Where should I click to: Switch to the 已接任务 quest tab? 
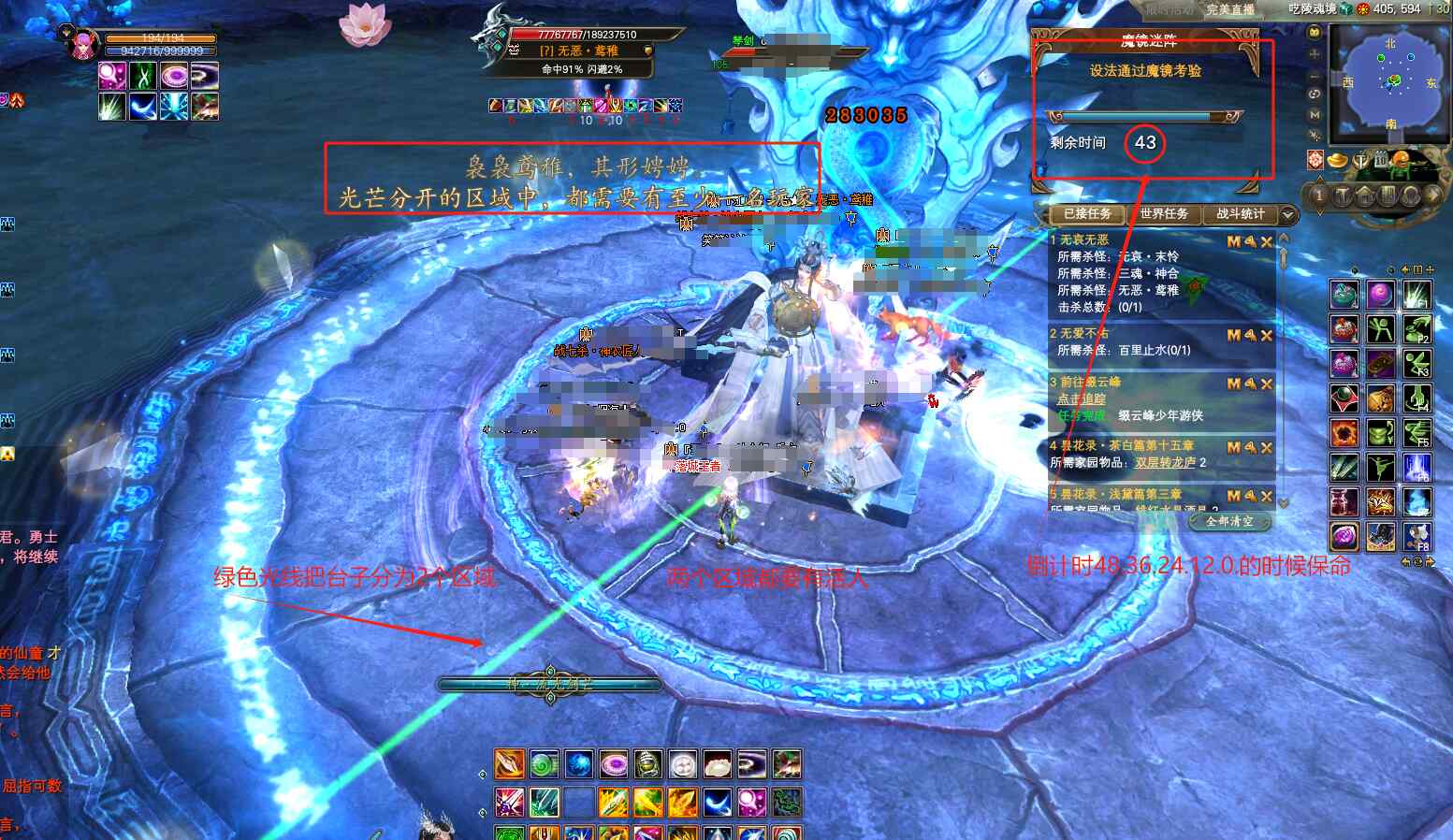[1086, 214]
